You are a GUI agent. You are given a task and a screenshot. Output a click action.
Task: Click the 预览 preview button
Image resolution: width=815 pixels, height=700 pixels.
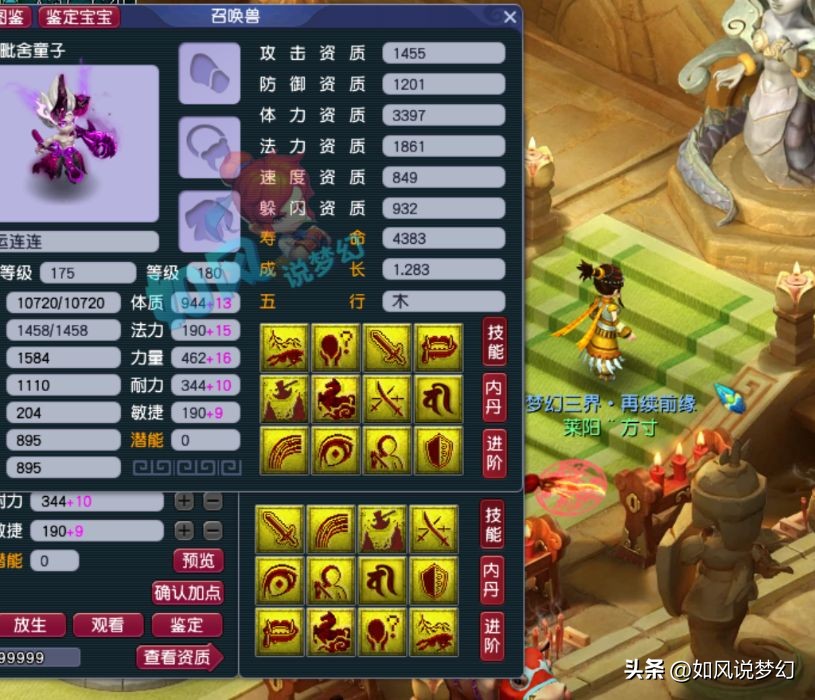[197, 560]
